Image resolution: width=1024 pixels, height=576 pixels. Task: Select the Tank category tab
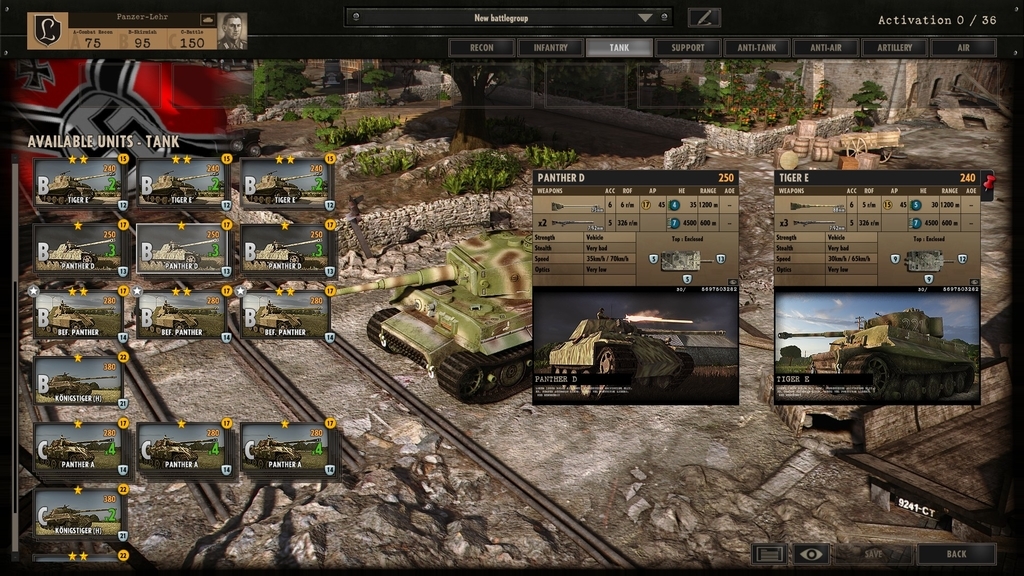click(x=619, y=47)
